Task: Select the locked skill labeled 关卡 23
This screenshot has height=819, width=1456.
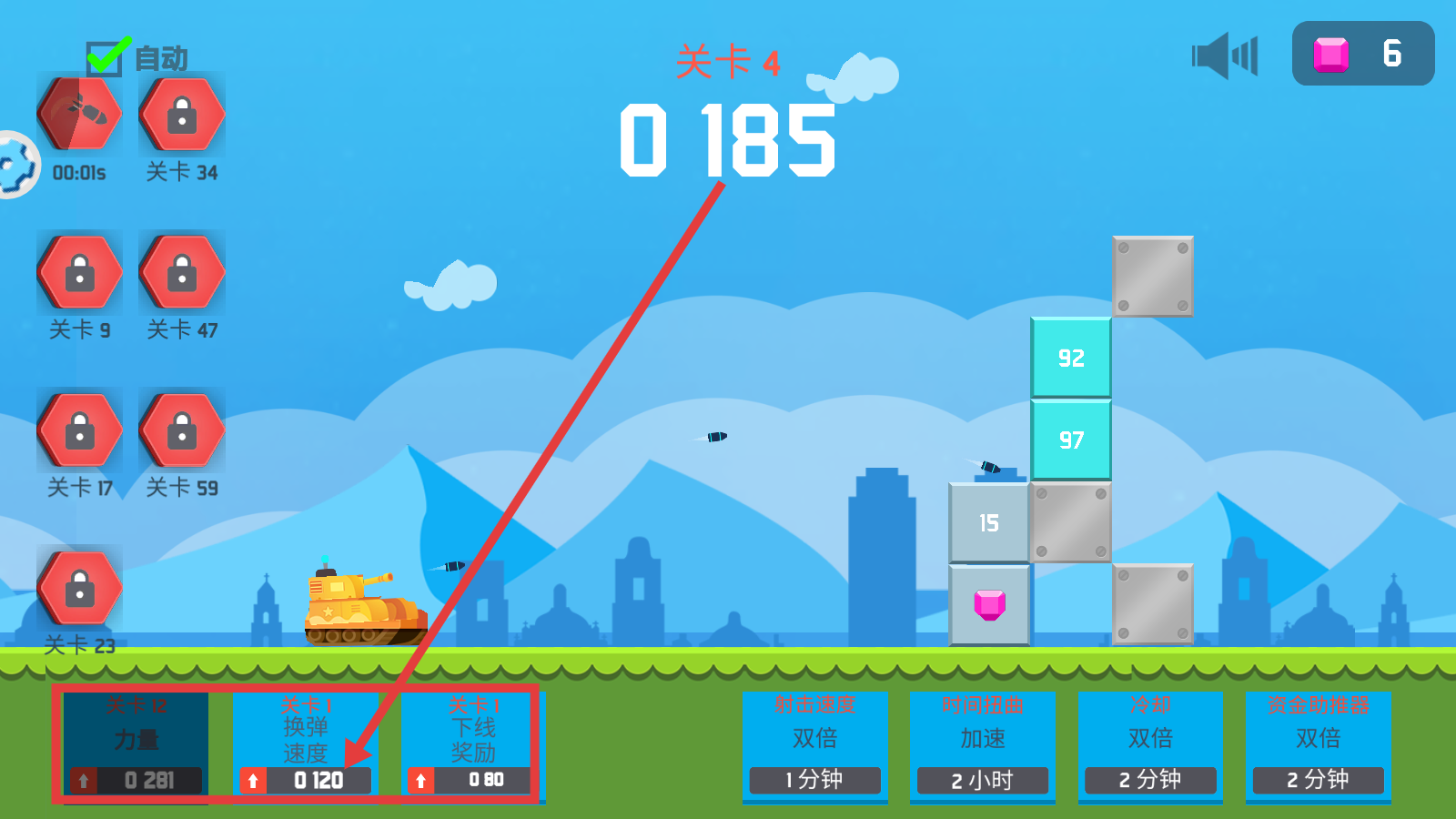Action: (80, 588)
